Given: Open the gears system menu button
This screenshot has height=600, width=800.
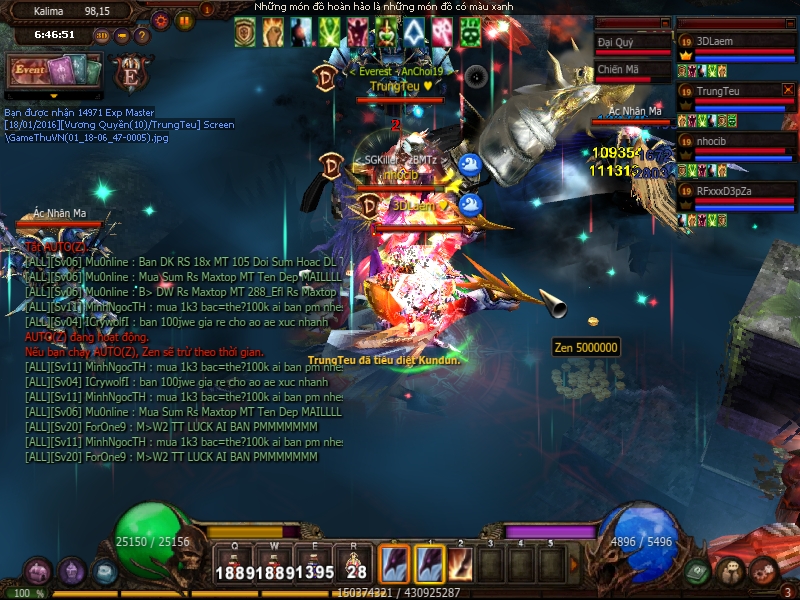Looking at the screenshot, I should click(763, 572).
